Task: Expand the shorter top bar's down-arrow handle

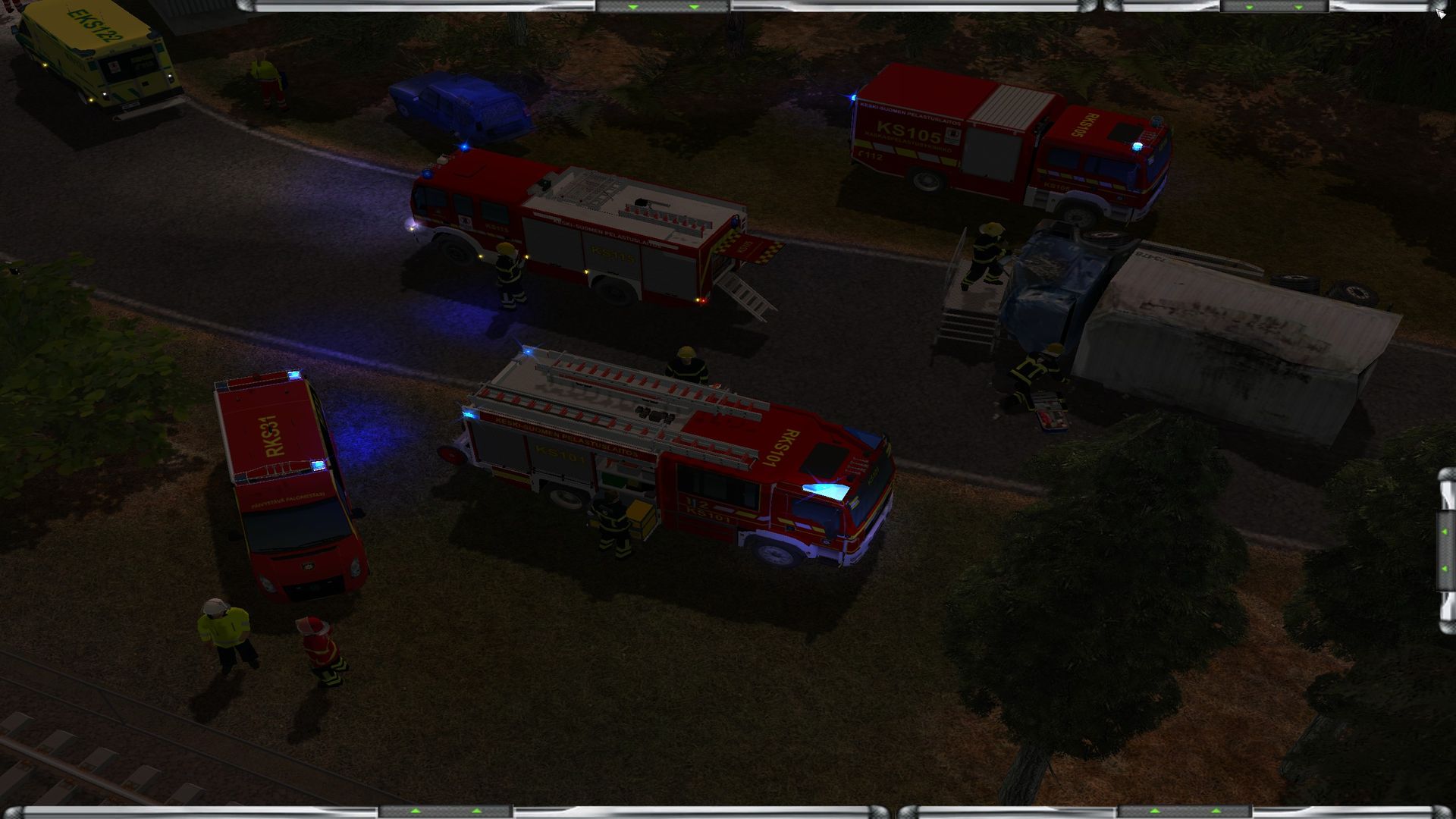Action: [1274, 7]
